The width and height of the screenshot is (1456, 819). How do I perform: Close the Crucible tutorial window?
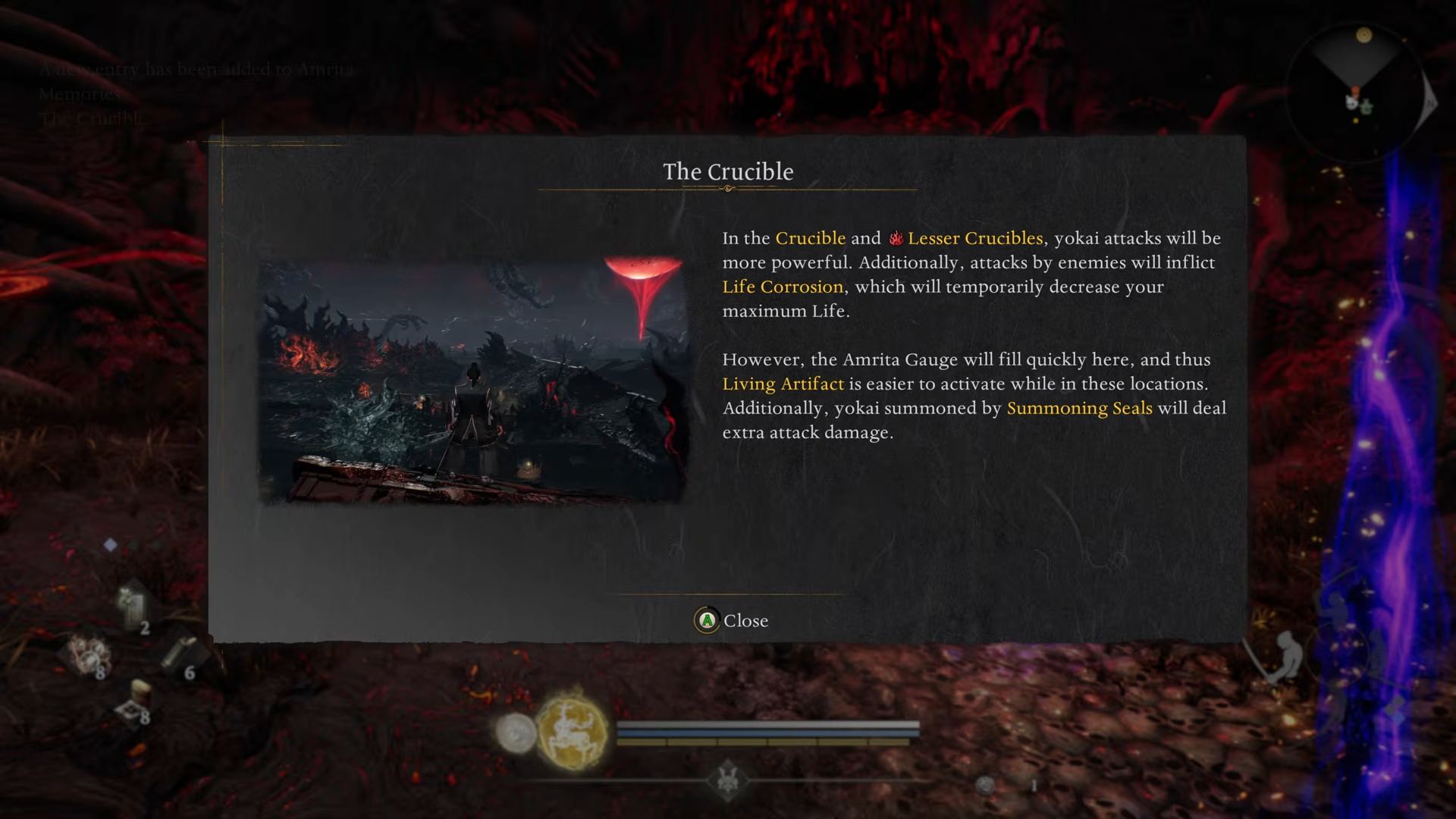[x=731, y=620]
